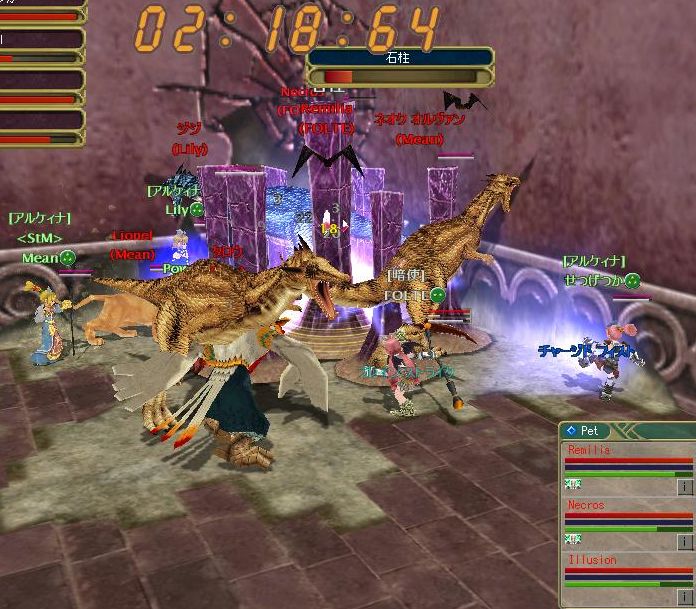Select the pet named Illusion
The height and width of the screenshot is (609, 696).
click(x=592, y=560)
